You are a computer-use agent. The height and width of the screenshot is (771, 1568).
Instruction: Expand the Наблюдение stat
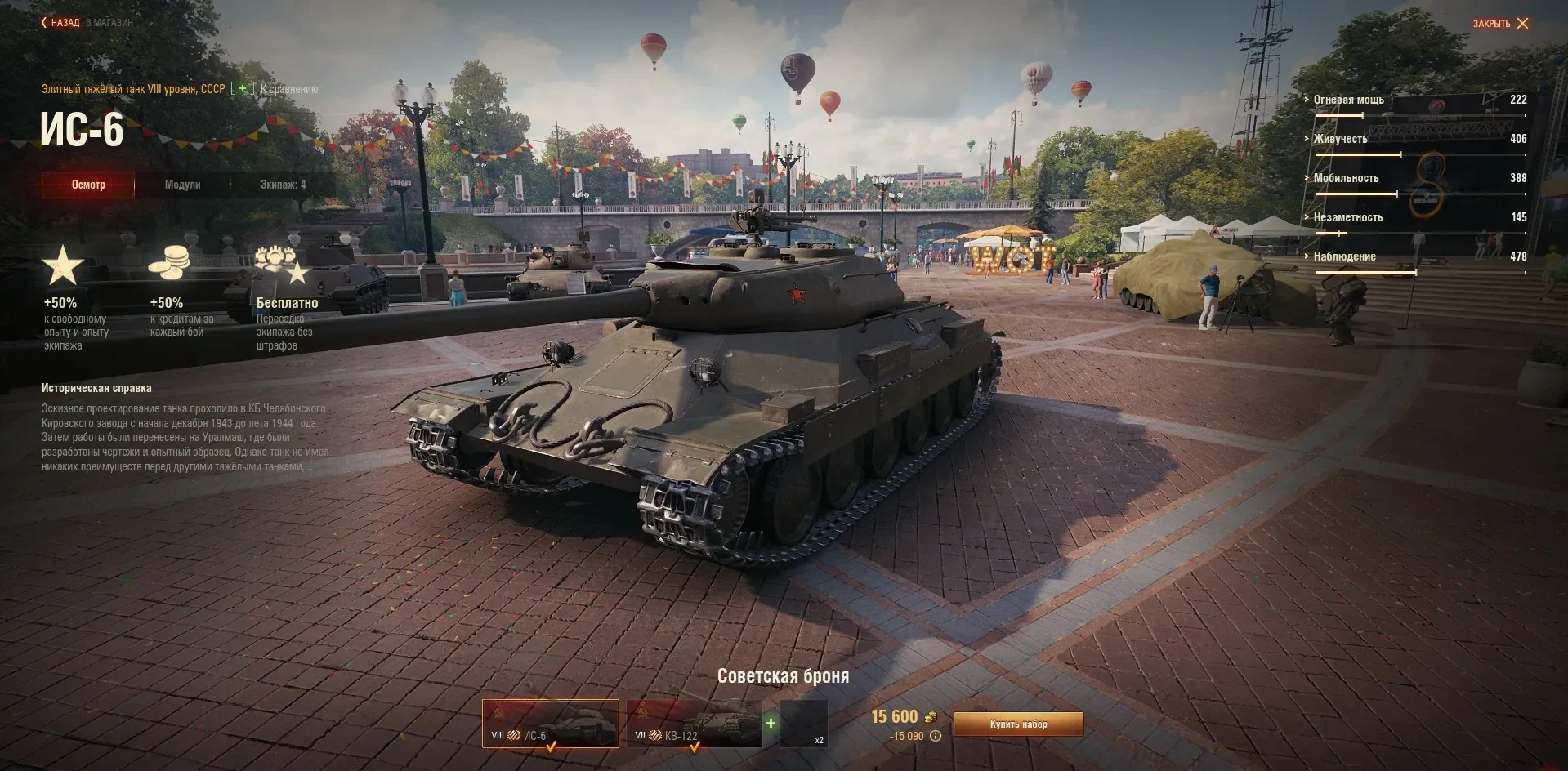click(x=1344, y=256)
